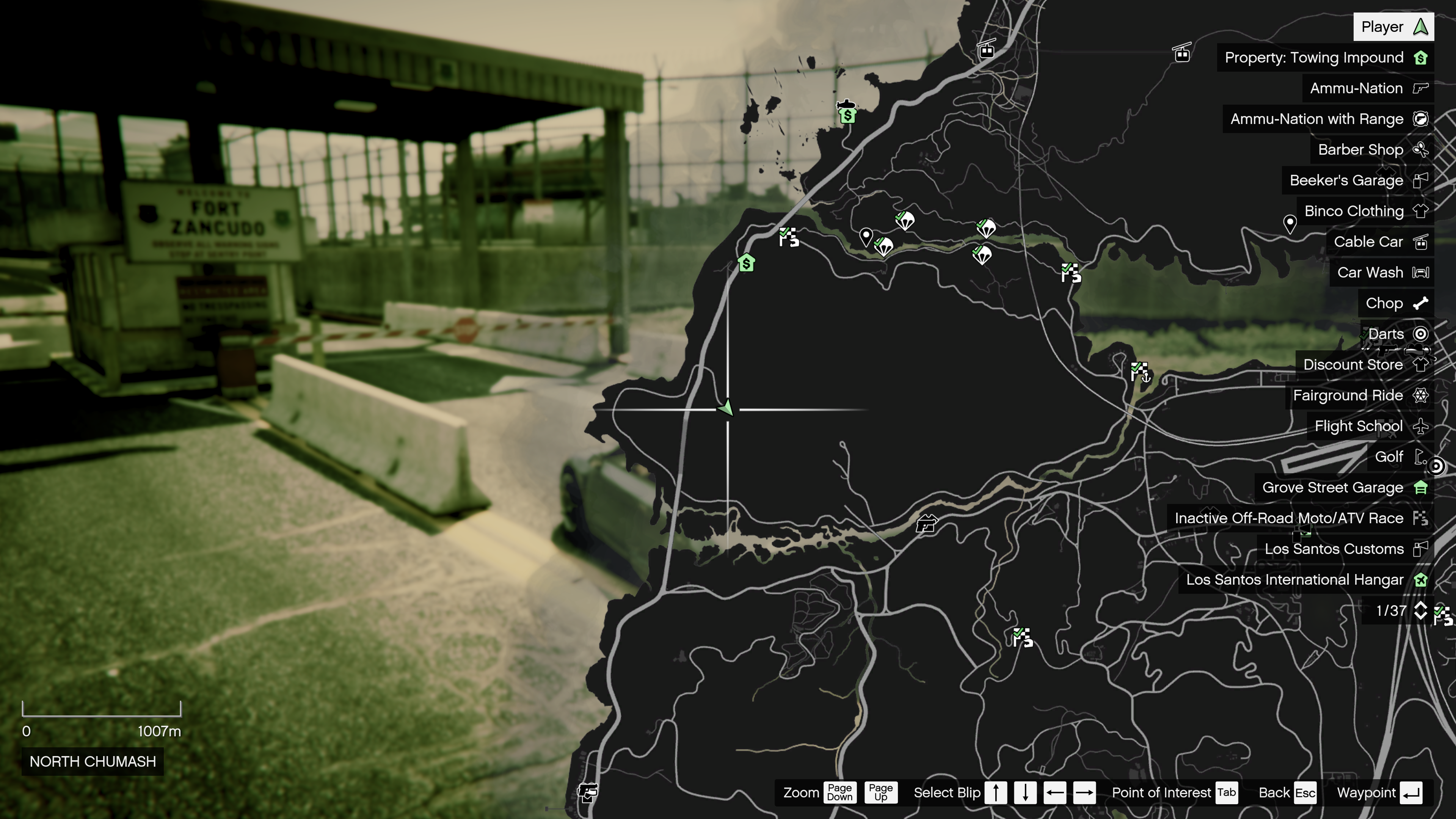Toggle the Discount Store legend entry

click(1420, 364)
